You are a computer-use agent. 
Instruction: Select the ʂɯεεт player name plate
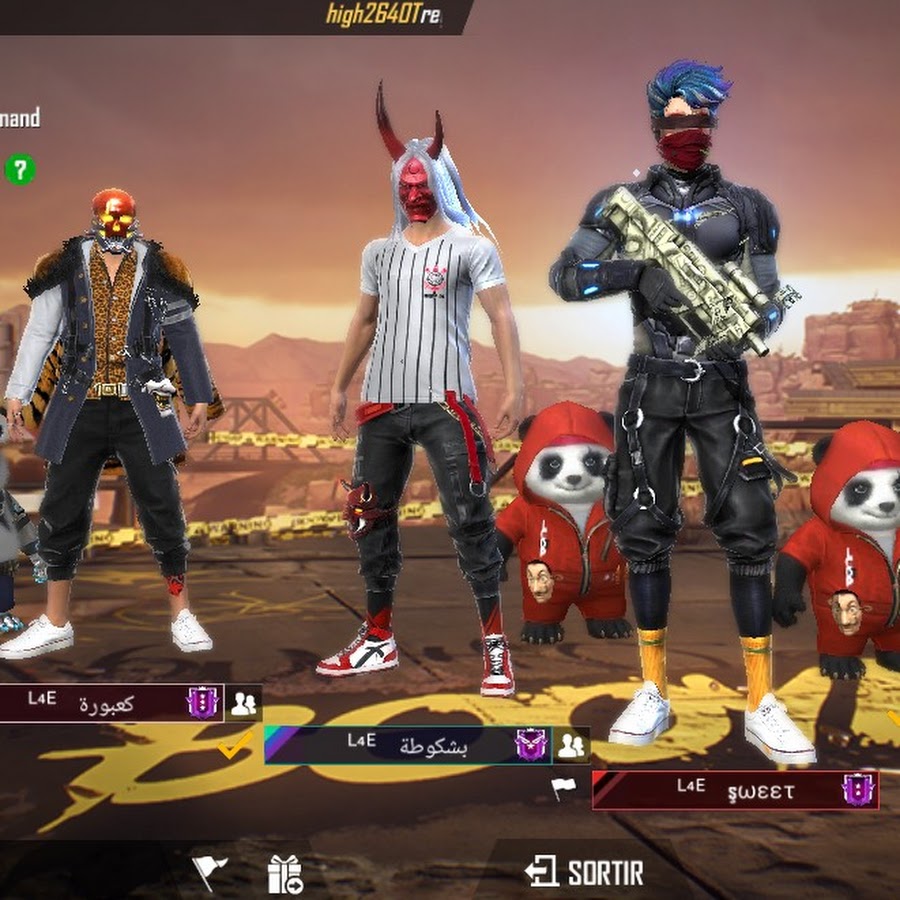pos(735,789)
